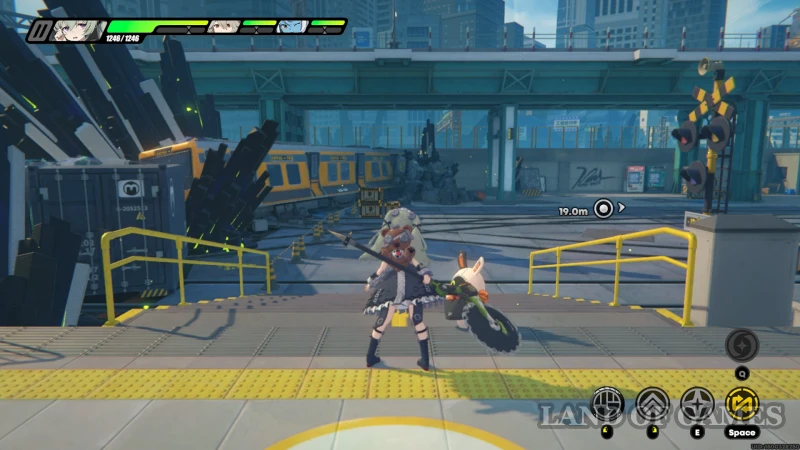This screenshot has width=800, height=450.
Task: Activate the greyed-out swirl ultimate icon
Action: (742, 345)
